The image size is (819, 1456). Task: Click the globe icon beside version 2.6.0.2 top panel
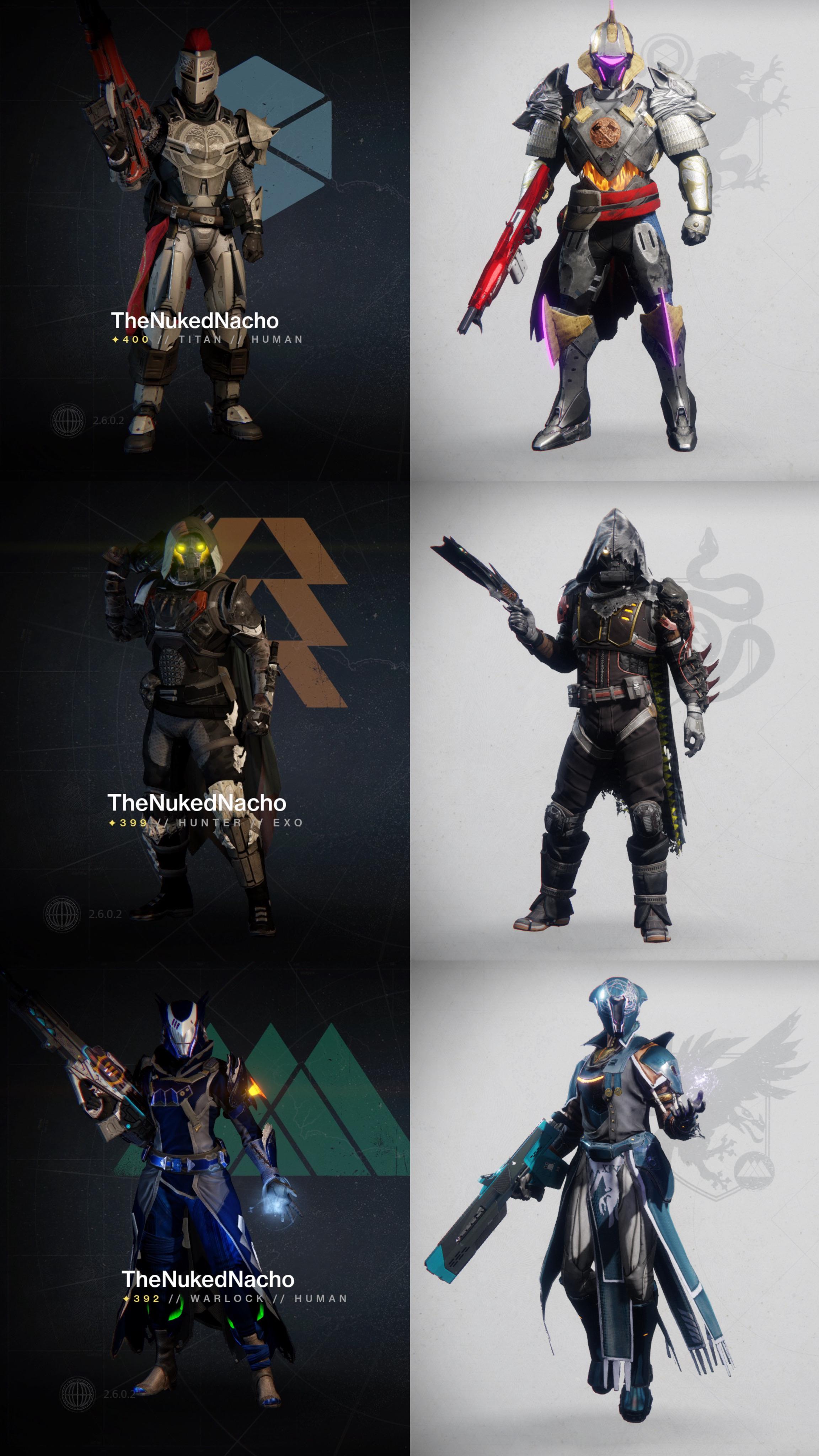pos(68,421)
